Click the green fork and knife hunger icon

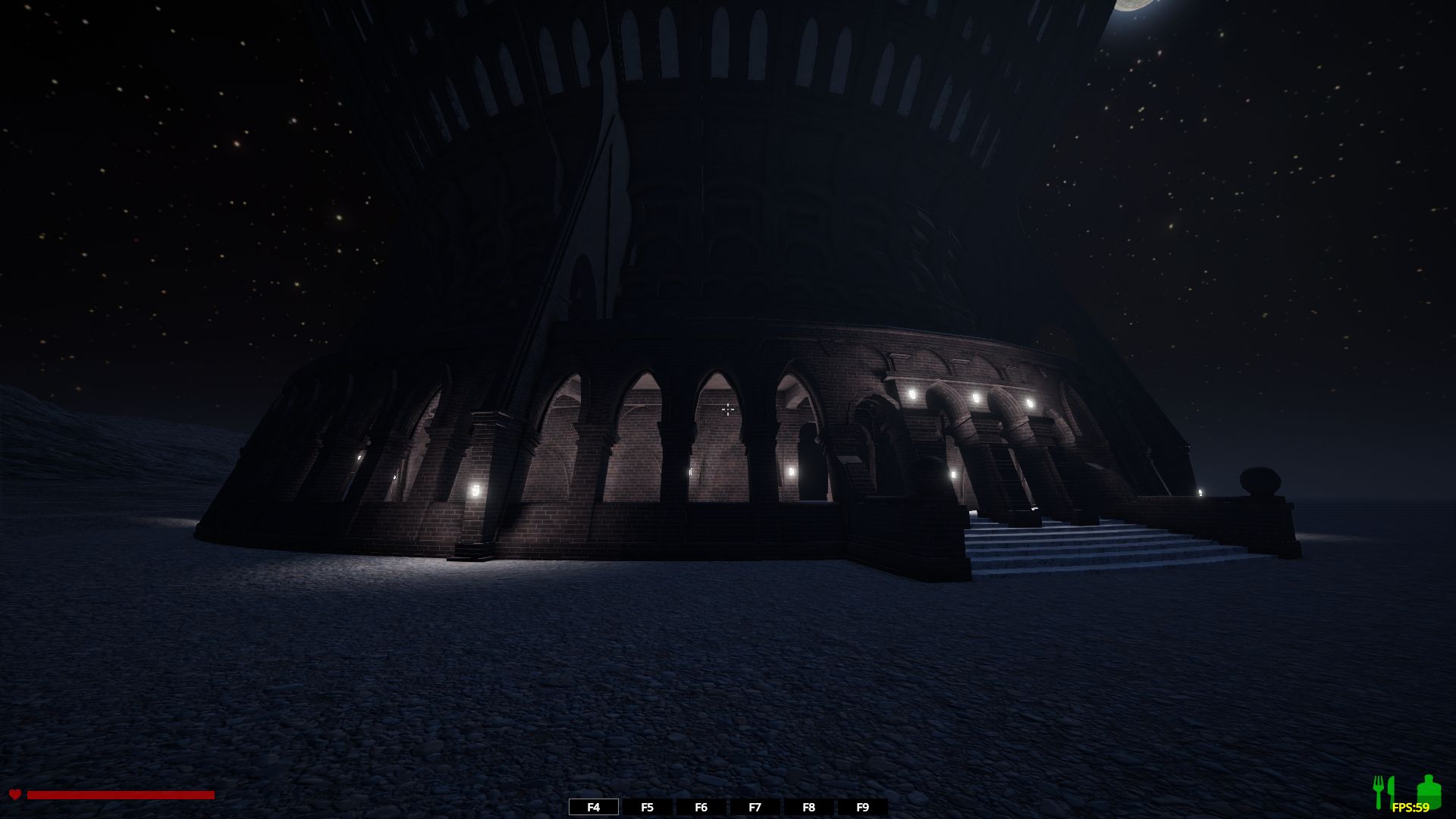click(1384, 792)
